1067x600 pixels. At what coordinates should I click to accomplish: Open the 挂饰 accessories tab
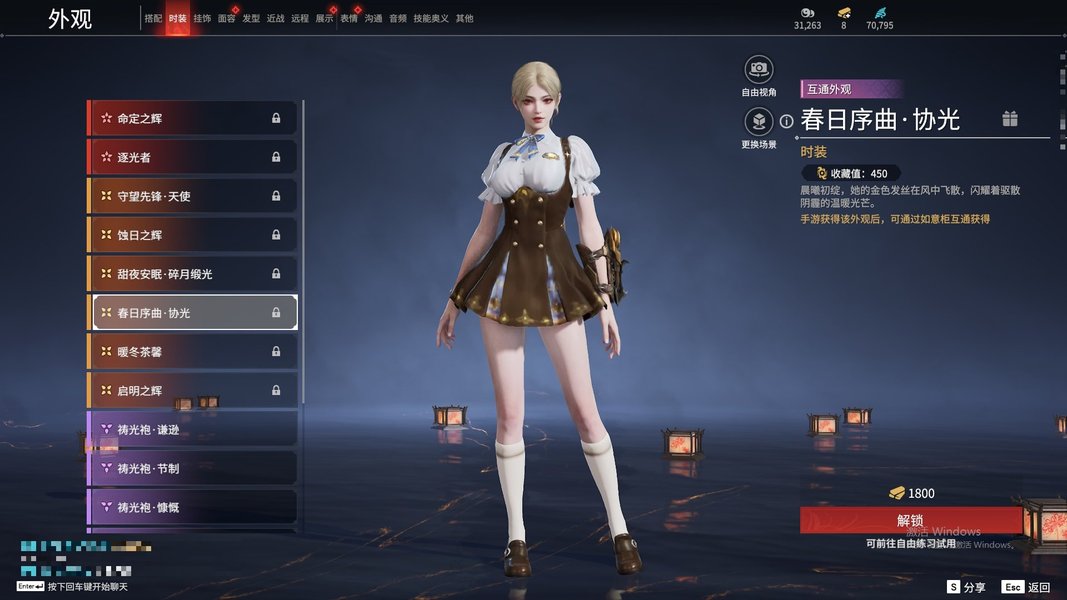click(202, 19)
